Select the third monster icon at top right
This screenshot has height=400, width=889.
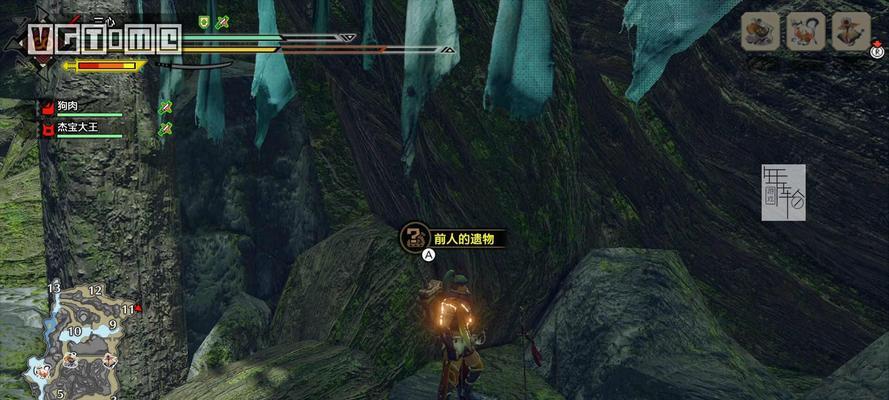click(851, 32)
